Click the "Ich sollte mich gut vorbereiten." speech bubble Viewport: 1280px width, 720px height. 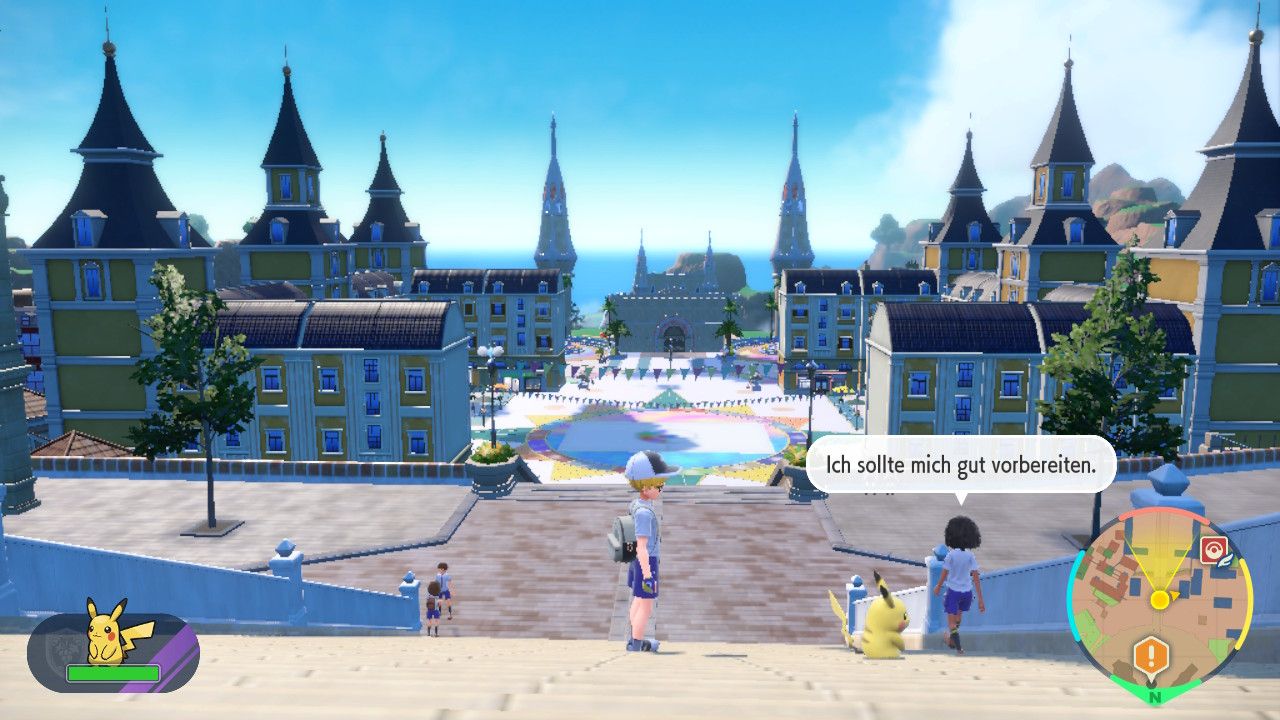[960, 464]
